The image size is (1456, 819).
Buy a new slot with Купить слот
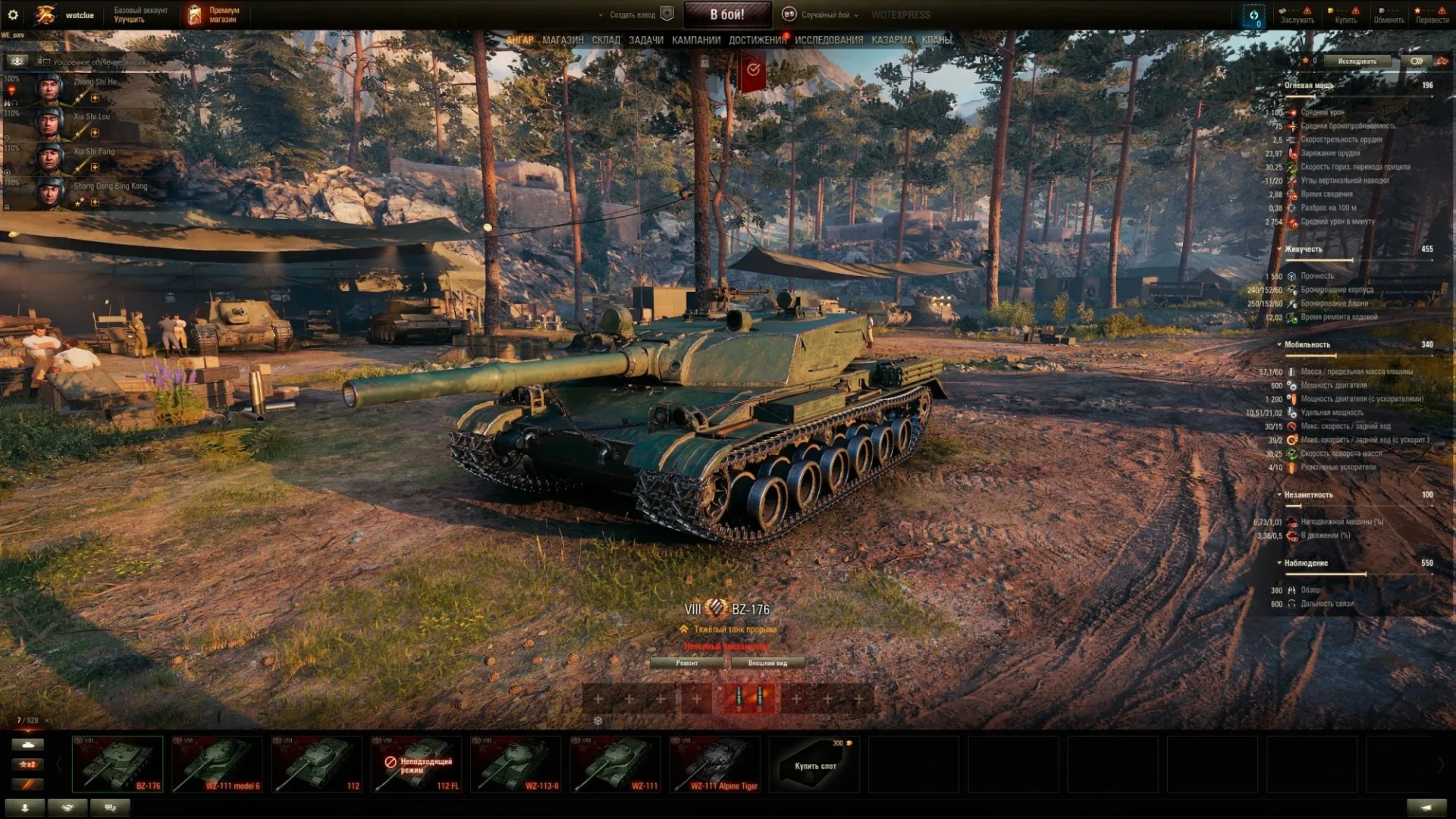pyautogui.click(x=815, y=764)
